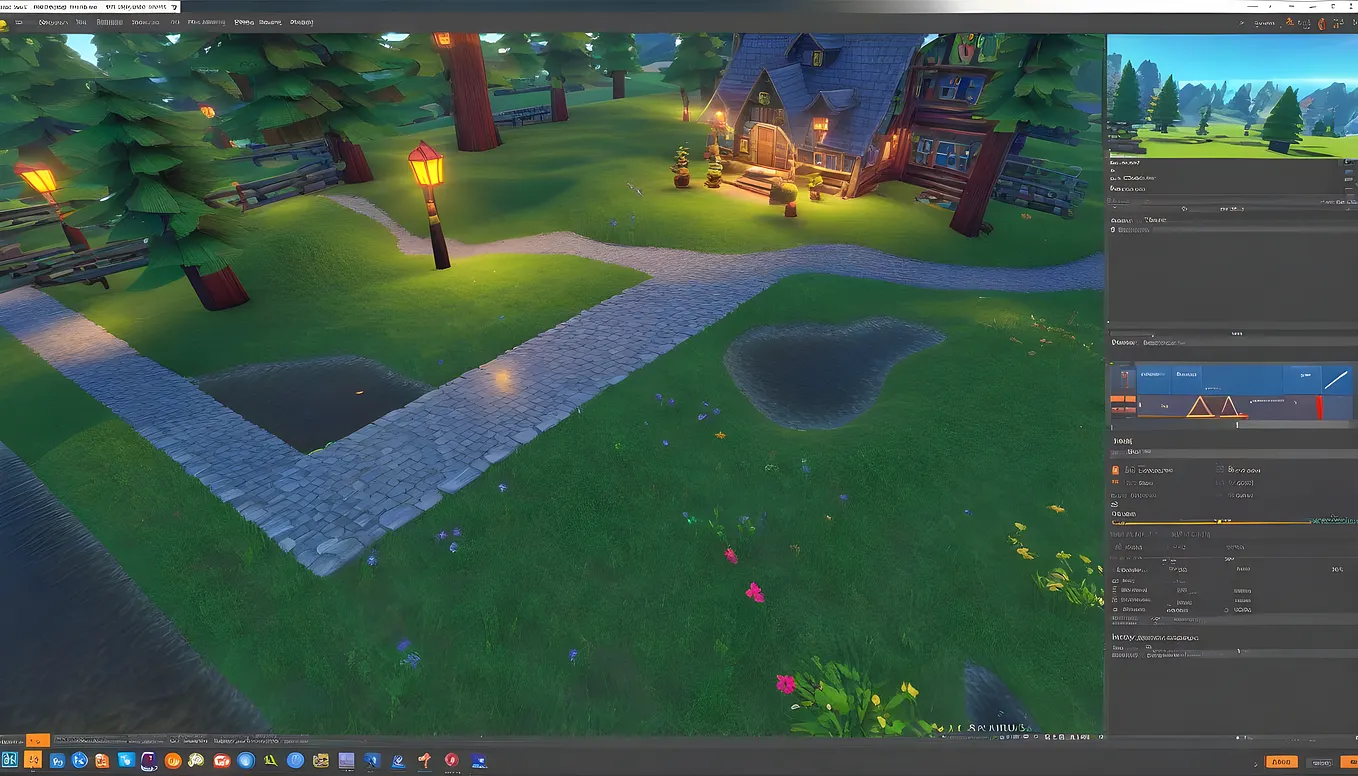Switch to the Window menu in the top bar
Image resolution: width=1358 pixels, height=776 pixels.
(109, 21)
